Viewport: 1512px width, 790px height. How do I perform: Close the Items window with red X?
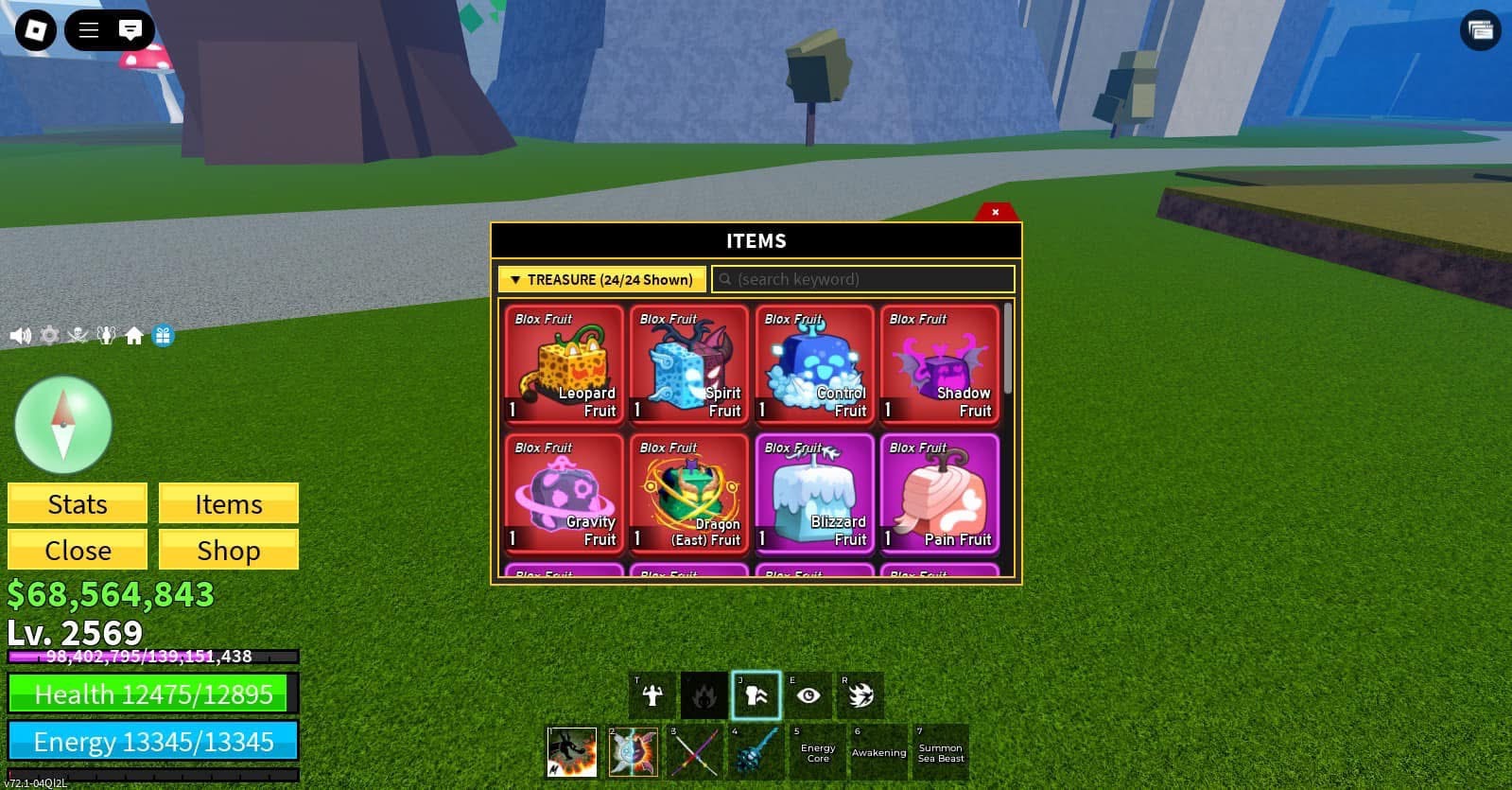(x=995, y=212)
